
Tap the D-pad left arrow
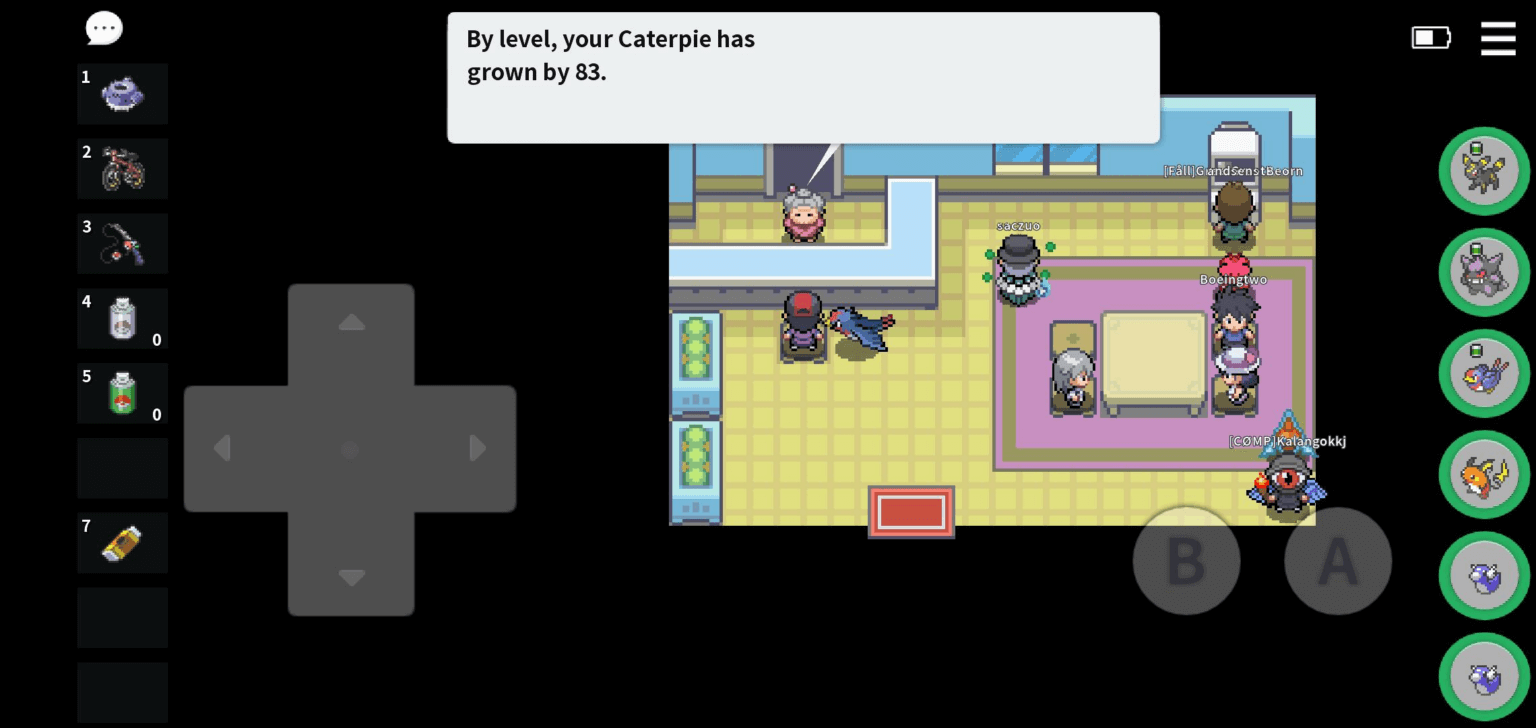point(223,449)
